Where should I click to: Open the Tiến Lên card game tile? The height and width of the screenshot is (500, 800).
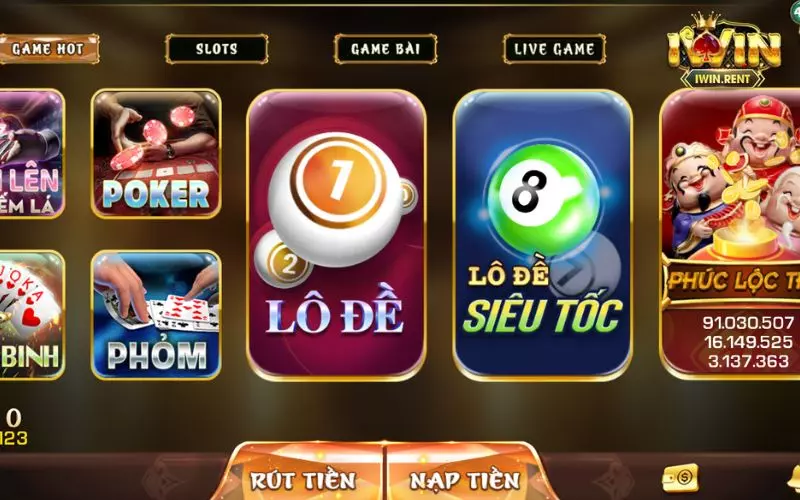[30, 153]
